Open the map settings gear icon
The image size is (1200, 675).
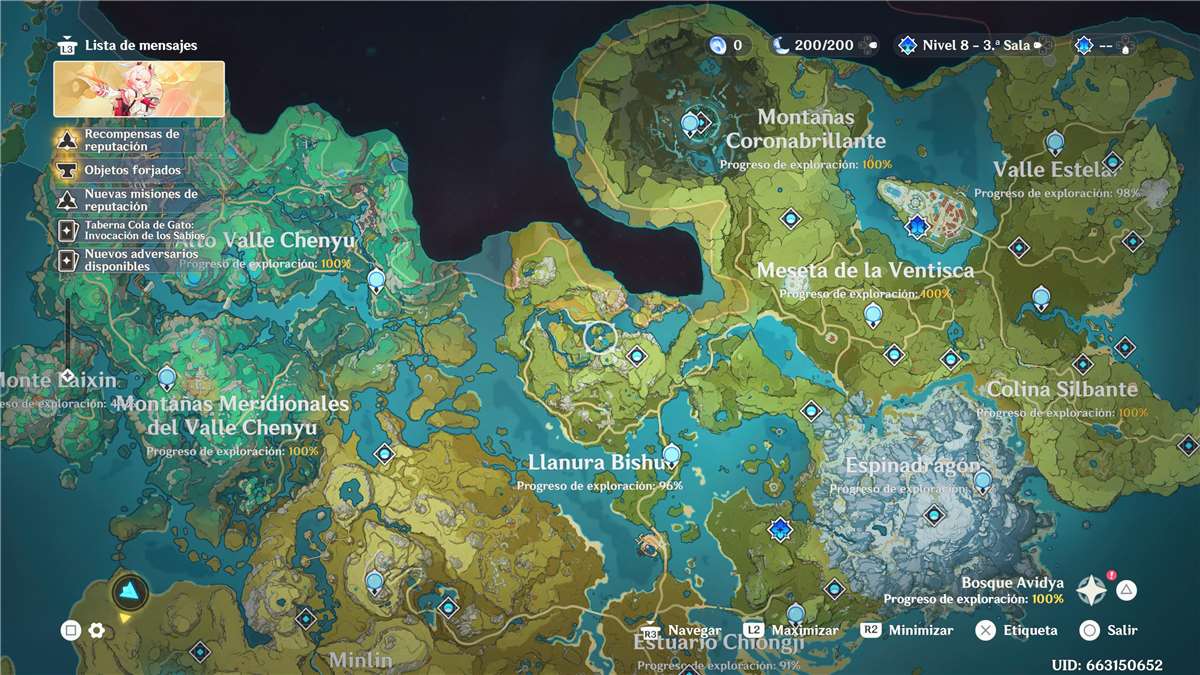click(x=97, y=630)
